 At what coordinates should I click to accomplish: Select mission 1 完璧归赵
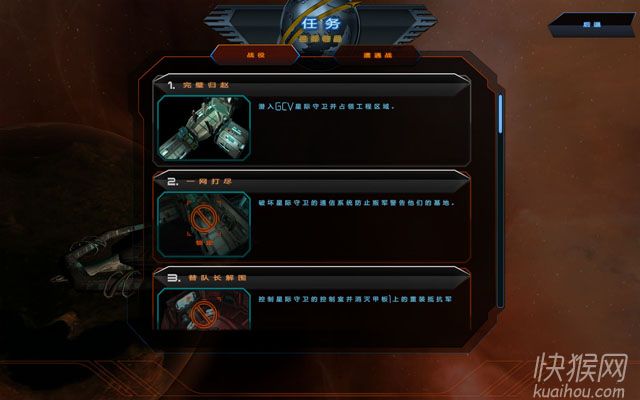tap(310, 87)
